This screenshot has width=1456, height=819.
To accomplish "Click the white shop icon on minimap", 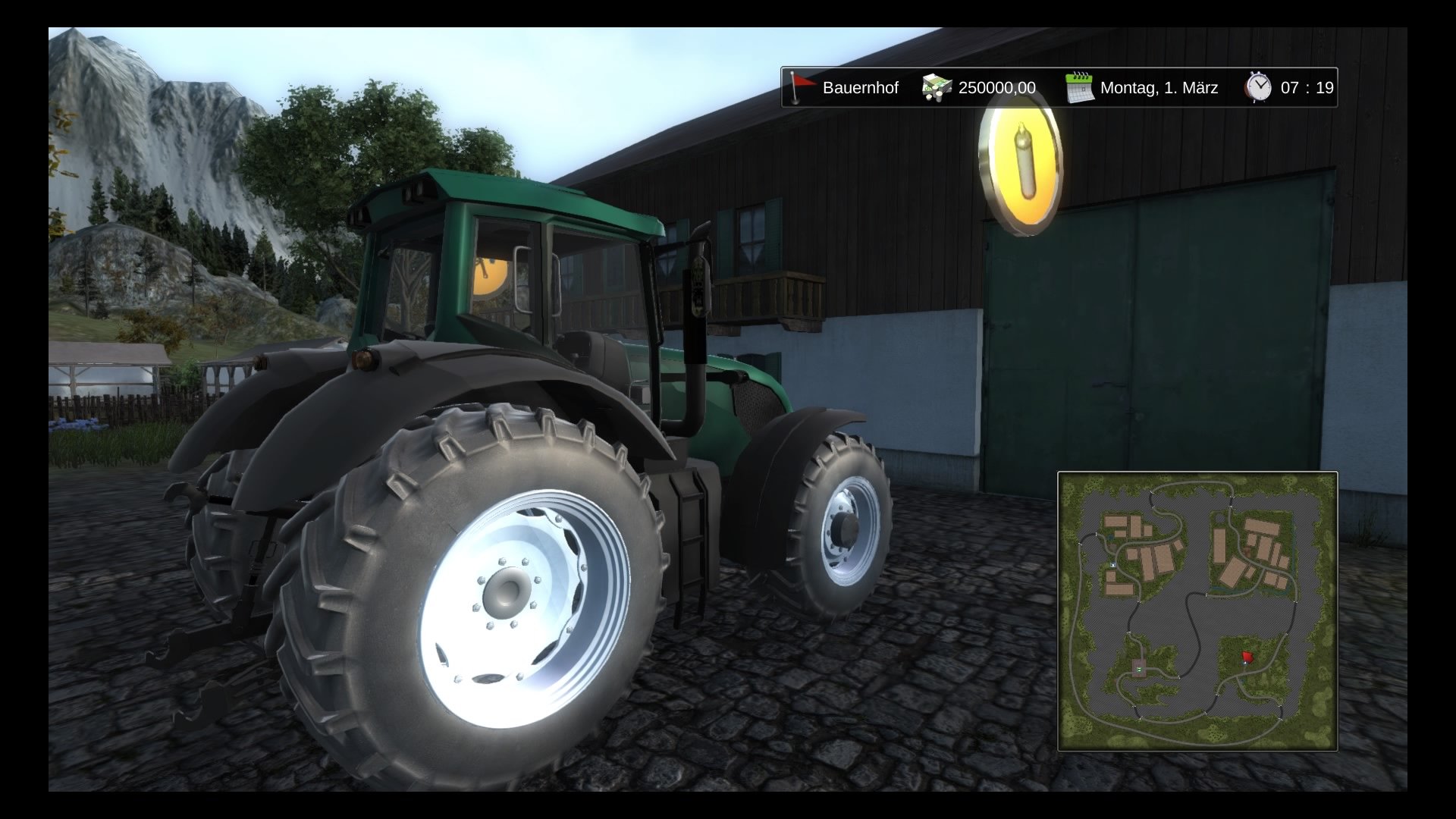I will (1112, 565).
